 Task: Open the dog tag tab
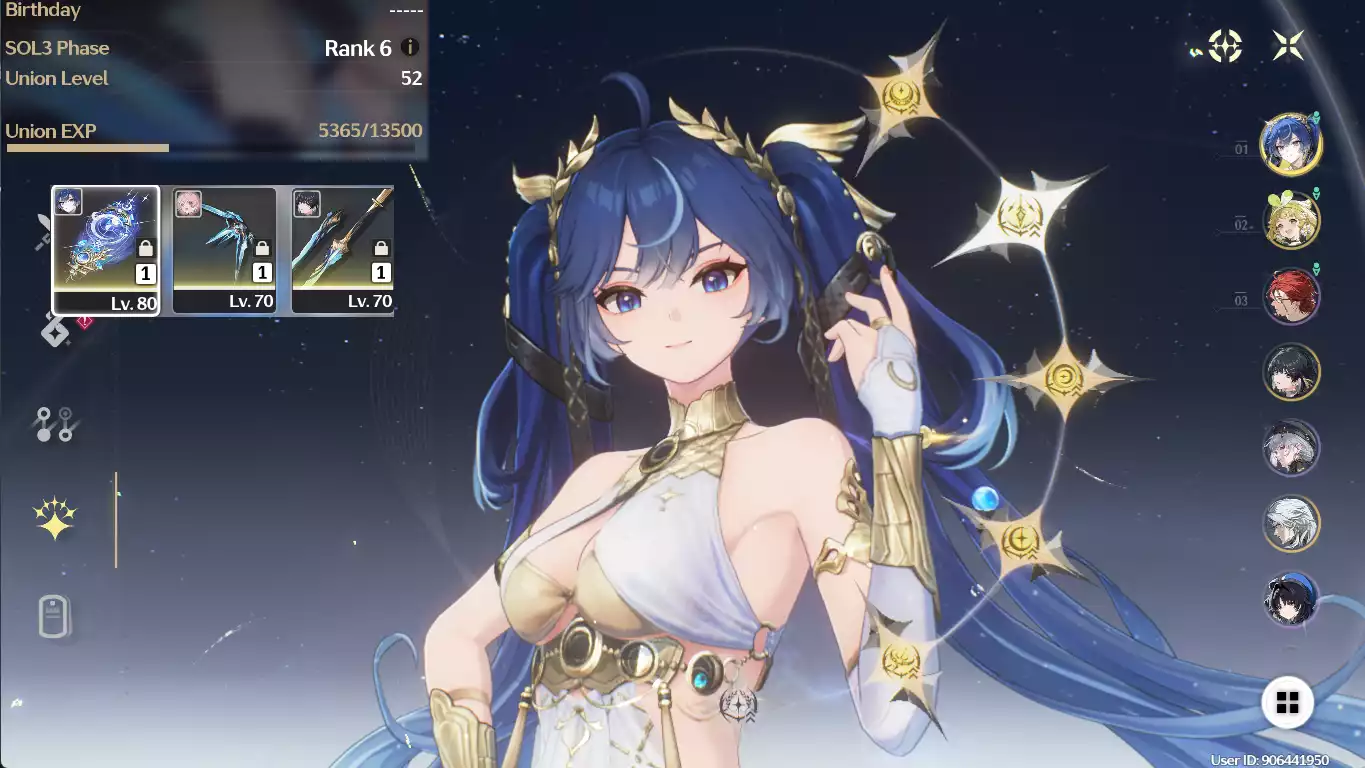pos(54,616)
